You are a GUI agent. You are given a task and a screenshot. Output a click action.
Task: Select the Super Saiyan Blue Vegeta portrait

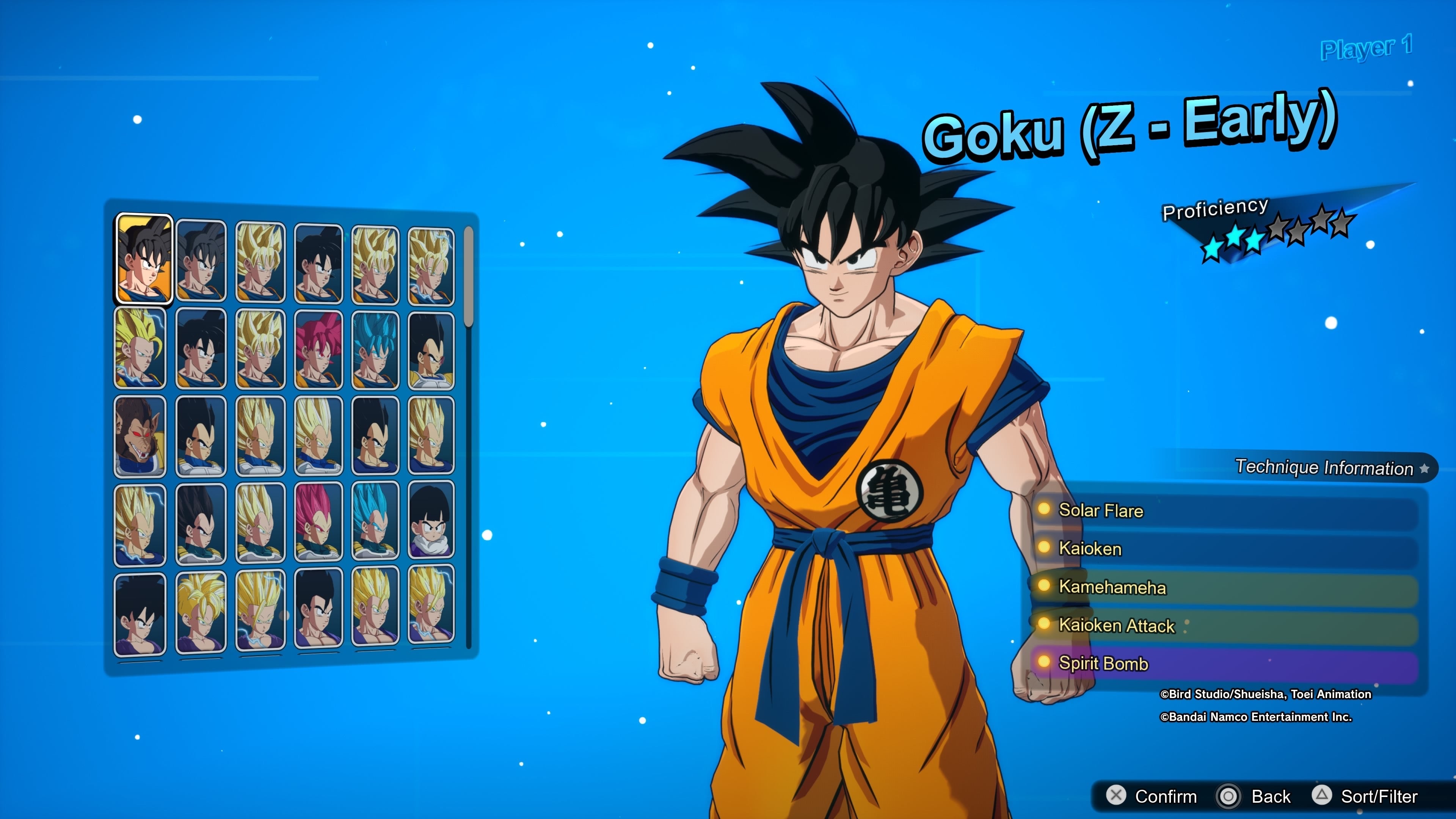(x=375, y=523)
